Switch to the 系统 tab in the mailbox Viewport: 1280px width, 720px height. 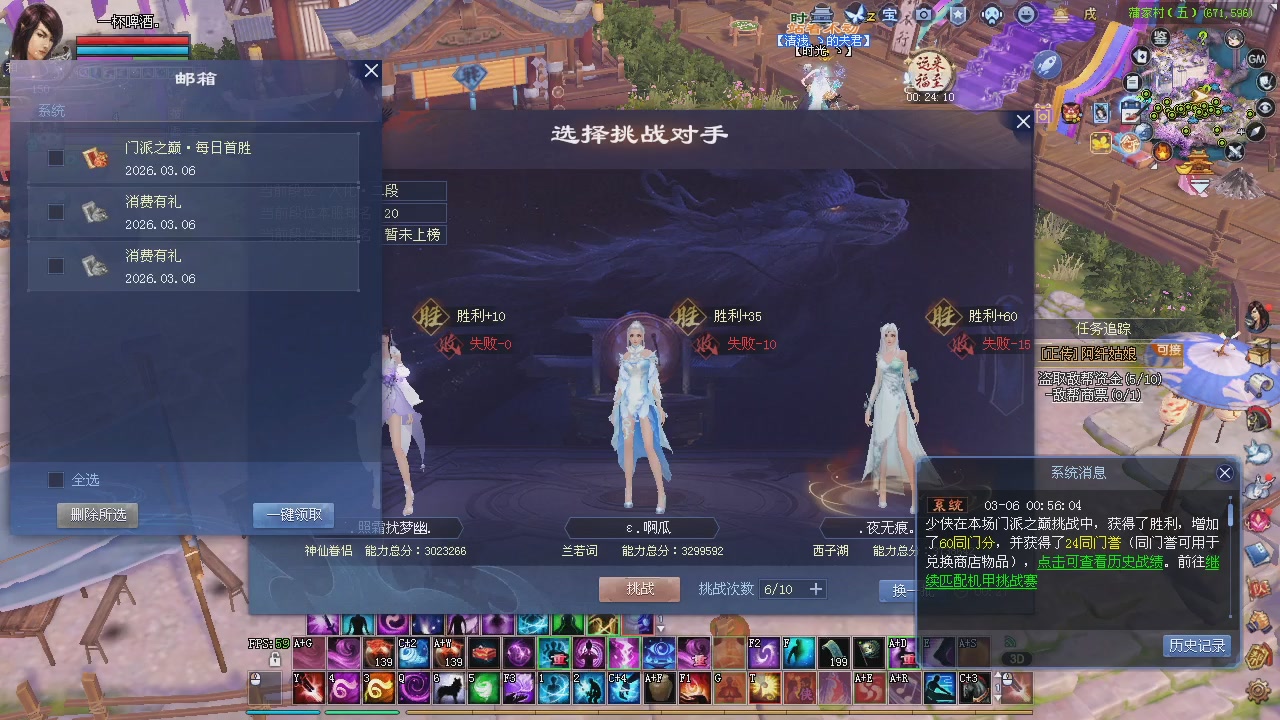pos(51,110)
